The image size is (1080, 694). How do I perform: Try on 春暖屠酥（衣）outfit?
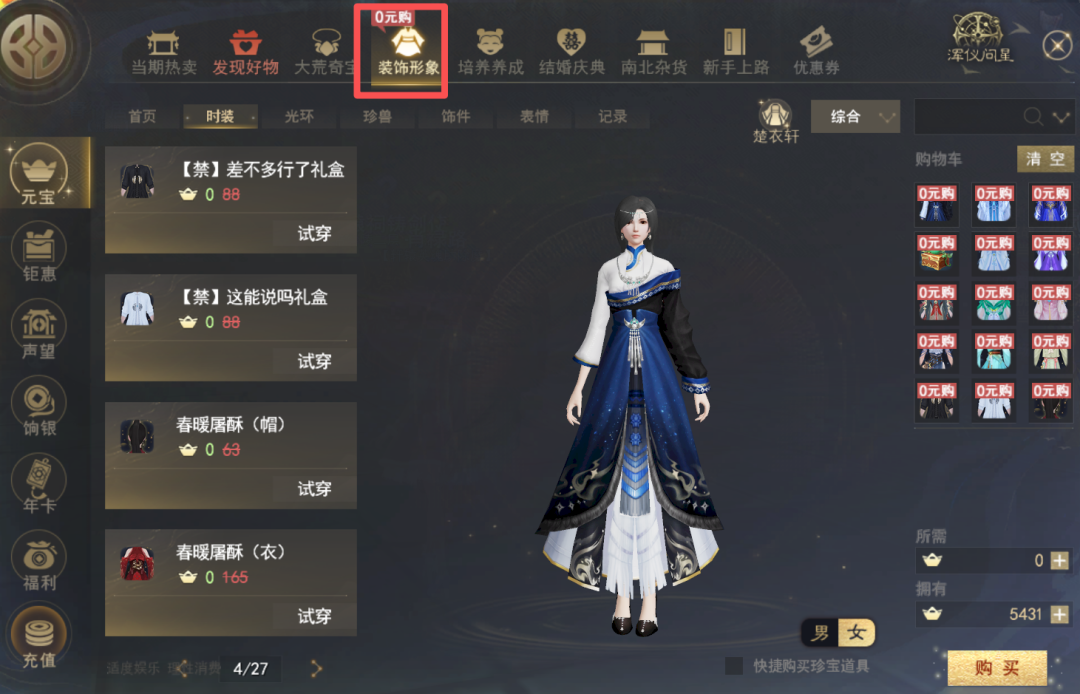[314, 617]
